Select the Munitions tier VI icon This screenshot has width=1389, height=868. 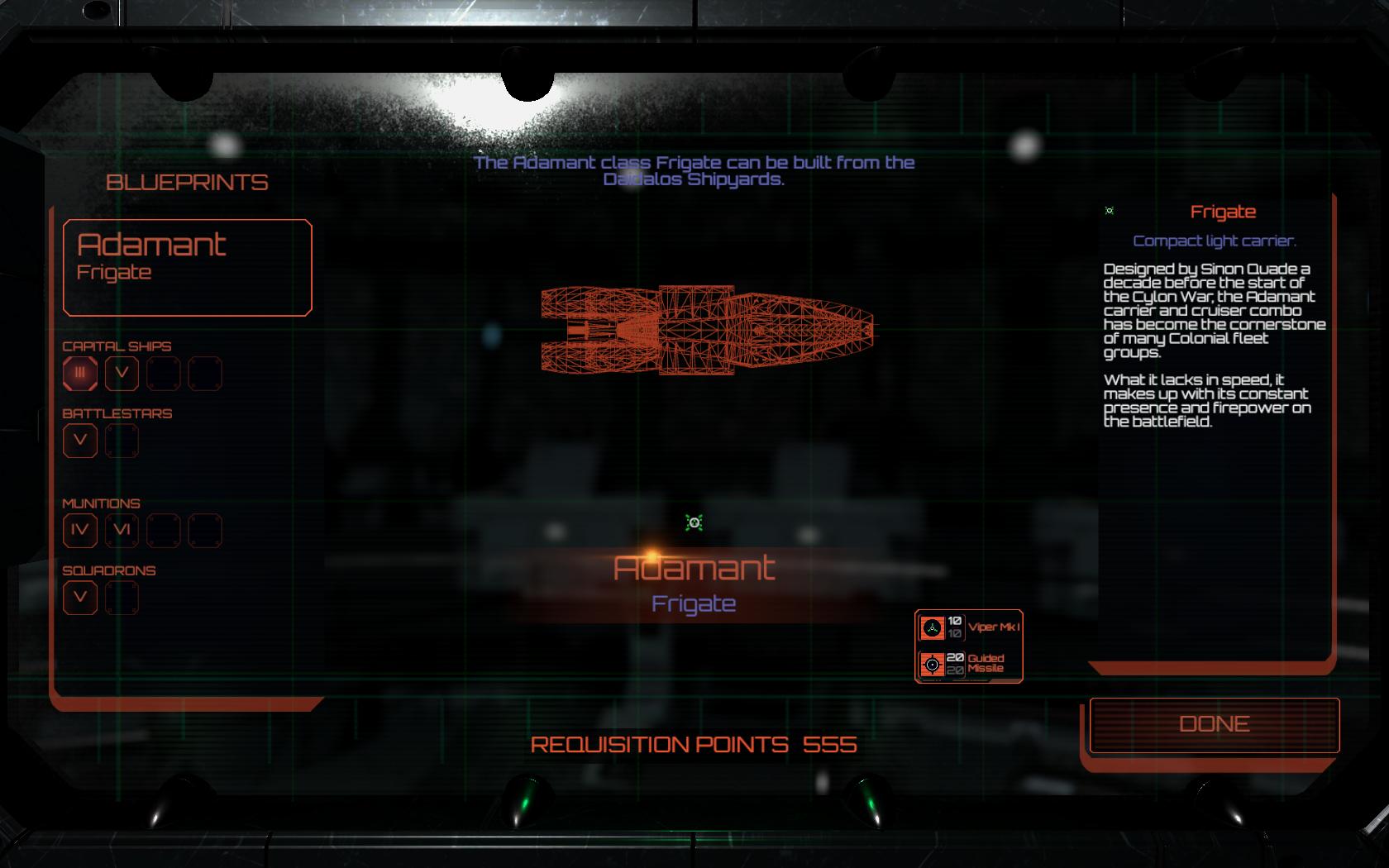(x=122, y=530)
